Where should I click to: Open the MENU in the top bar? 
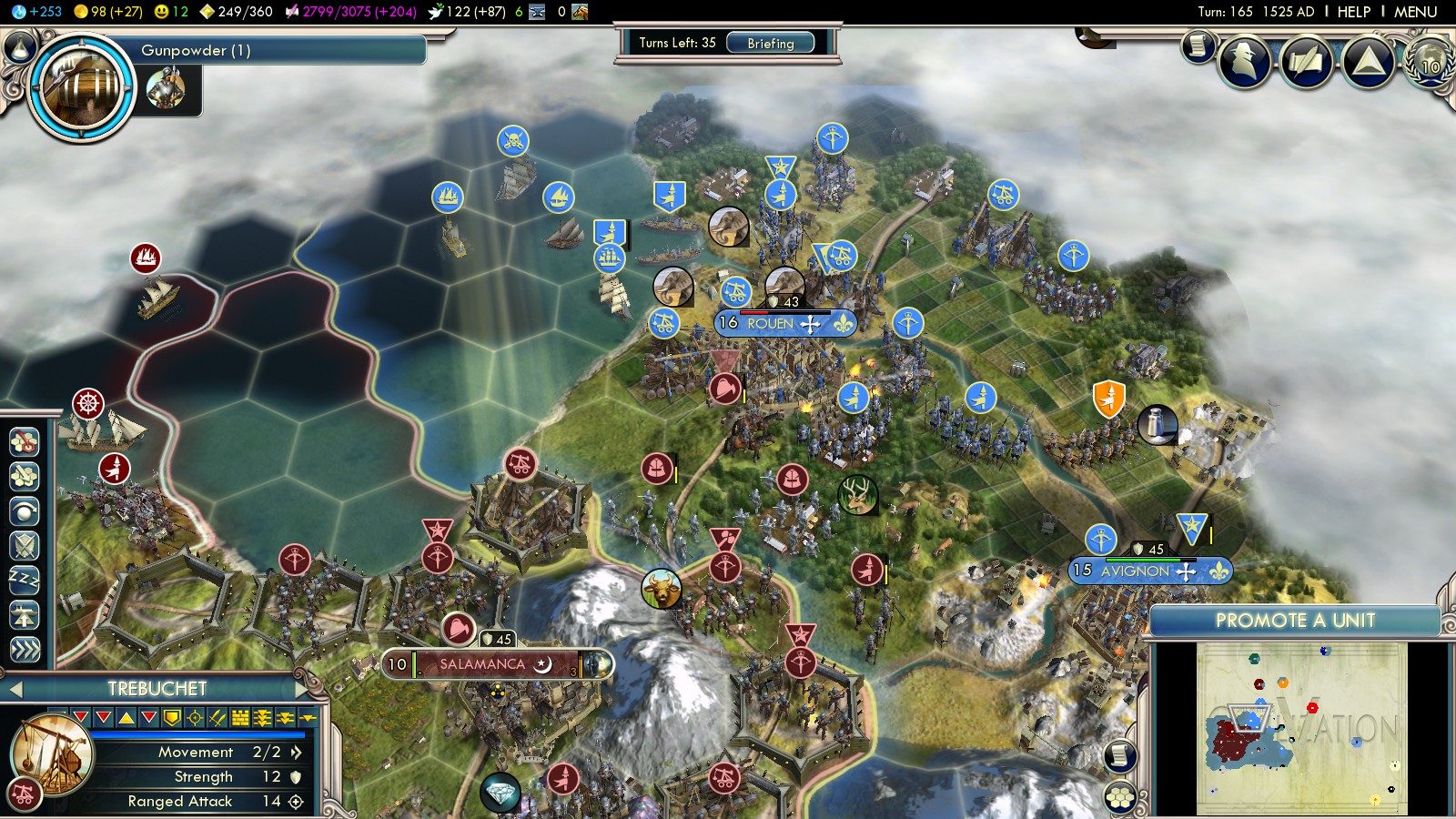1415,12
